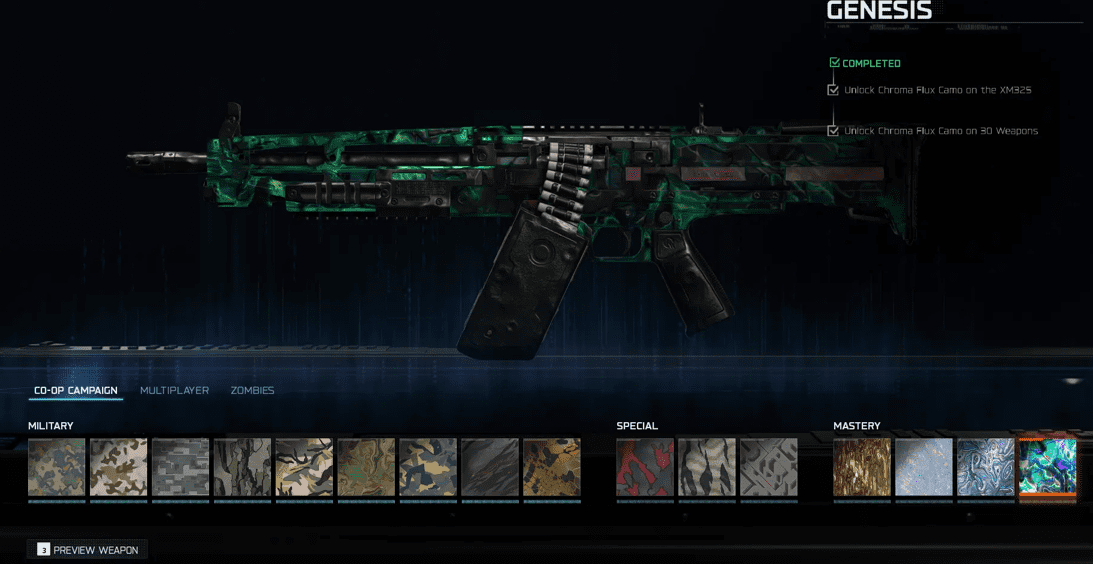Choose the dark grey diagonal streak camo
1093x564 pixels.
point(490,467)
